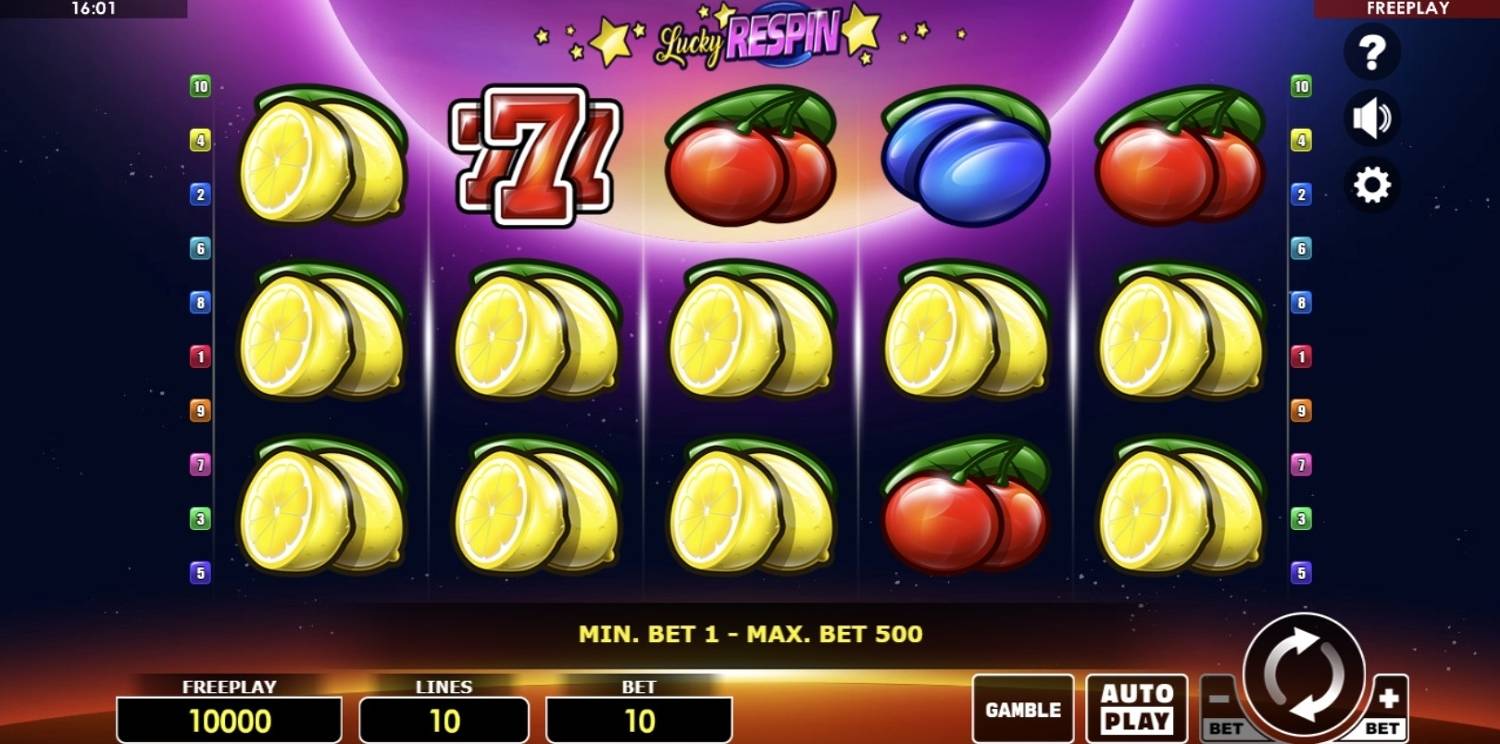Viewport: 1500px width, 744px height.
Task: Click the speaker icon to adjust sound
Action: tap(1373, 118)
